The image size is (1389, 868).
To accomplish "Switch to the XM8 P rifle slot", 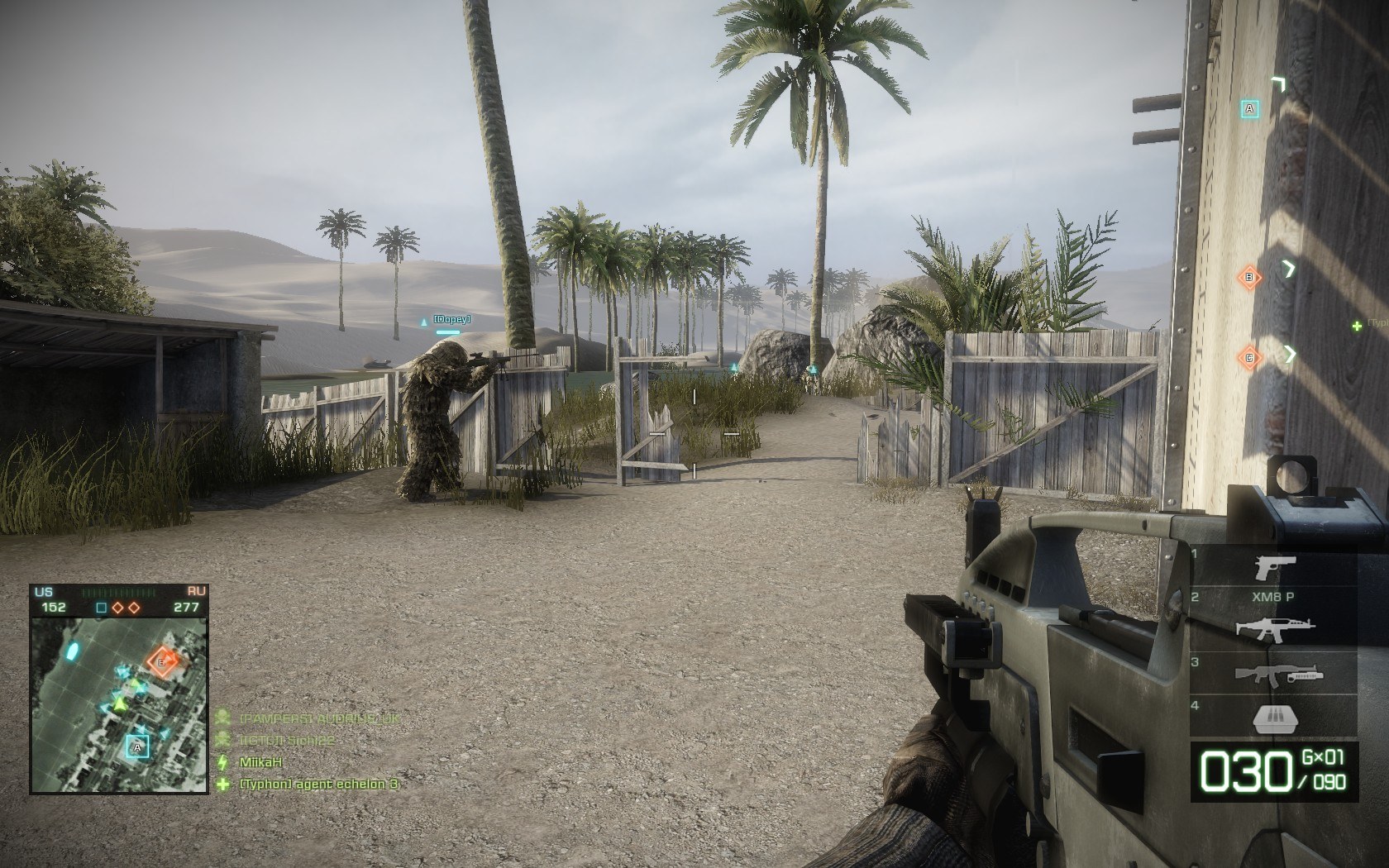I will pos(1274,626).
